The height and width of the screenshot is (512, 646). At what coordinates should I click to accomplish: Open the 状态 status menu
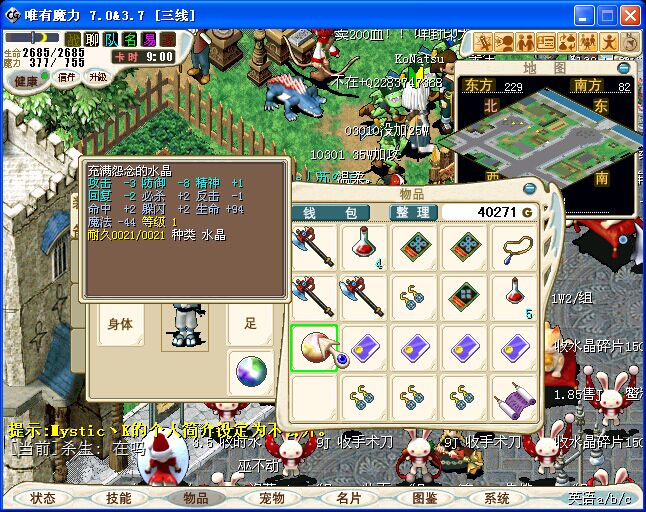pyautogui.click(x=42, y=497)
